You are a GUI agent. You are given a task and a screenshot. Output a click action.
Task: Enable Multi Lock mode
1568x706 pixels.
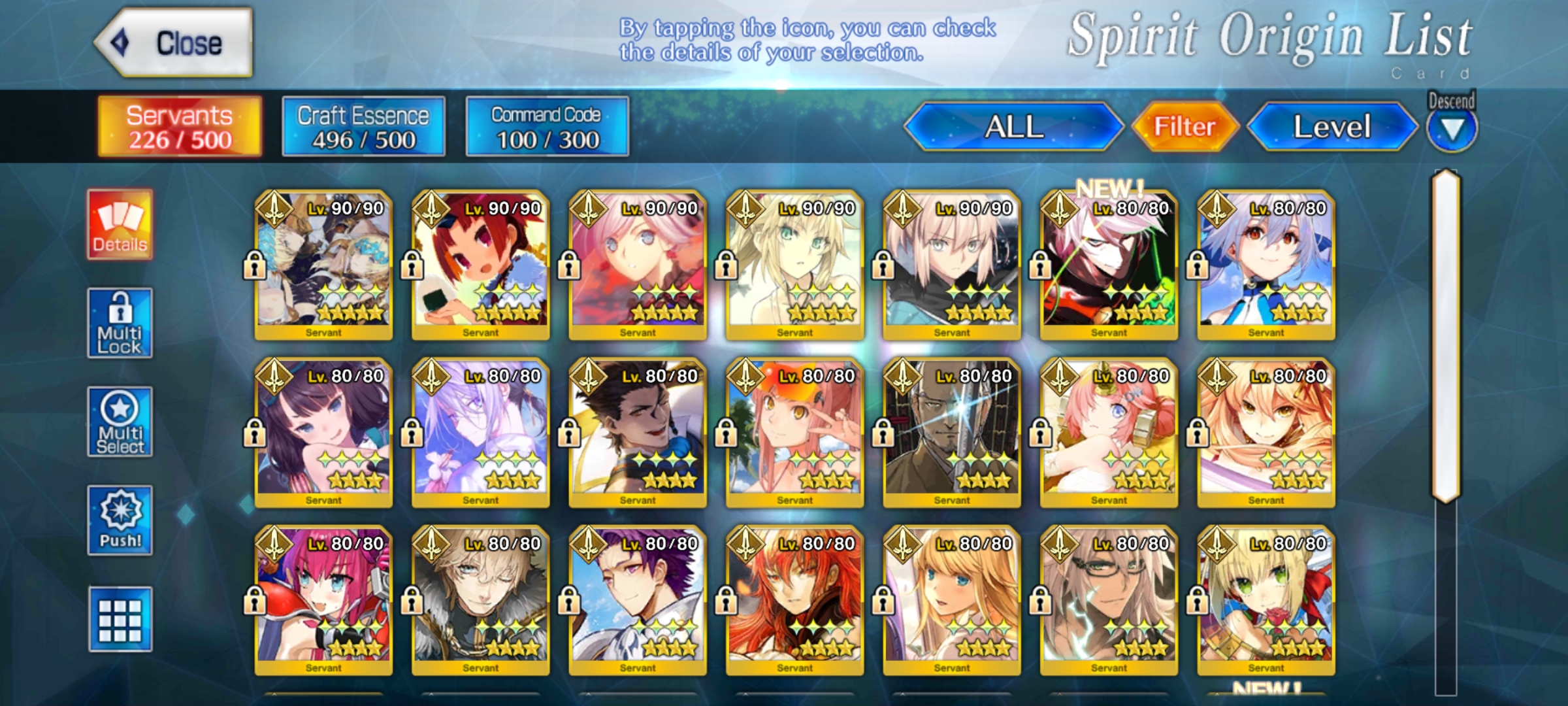coord(120,324)
